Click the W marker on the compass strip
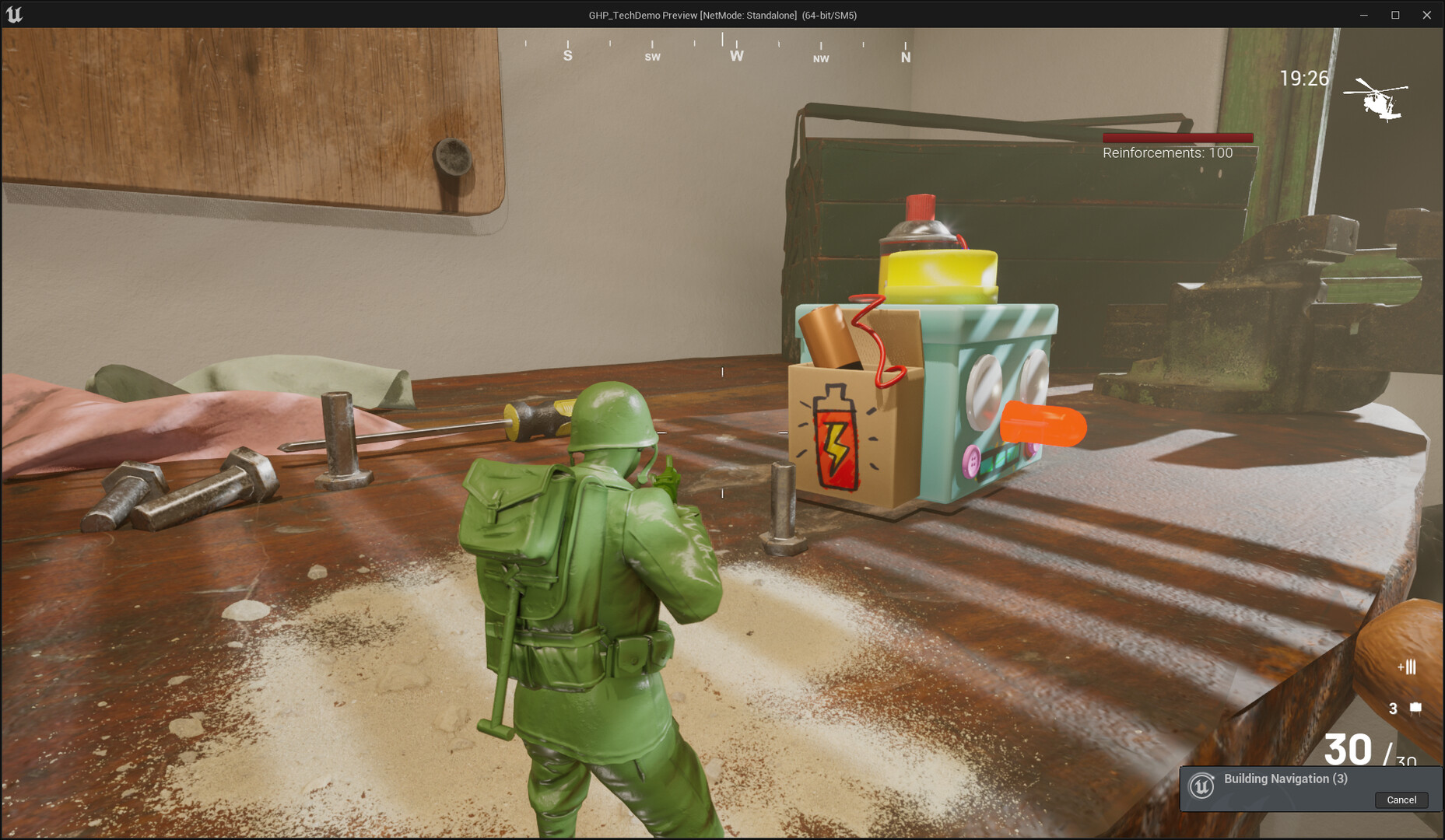Viewport: 1445px width, 840px height. 735,56
